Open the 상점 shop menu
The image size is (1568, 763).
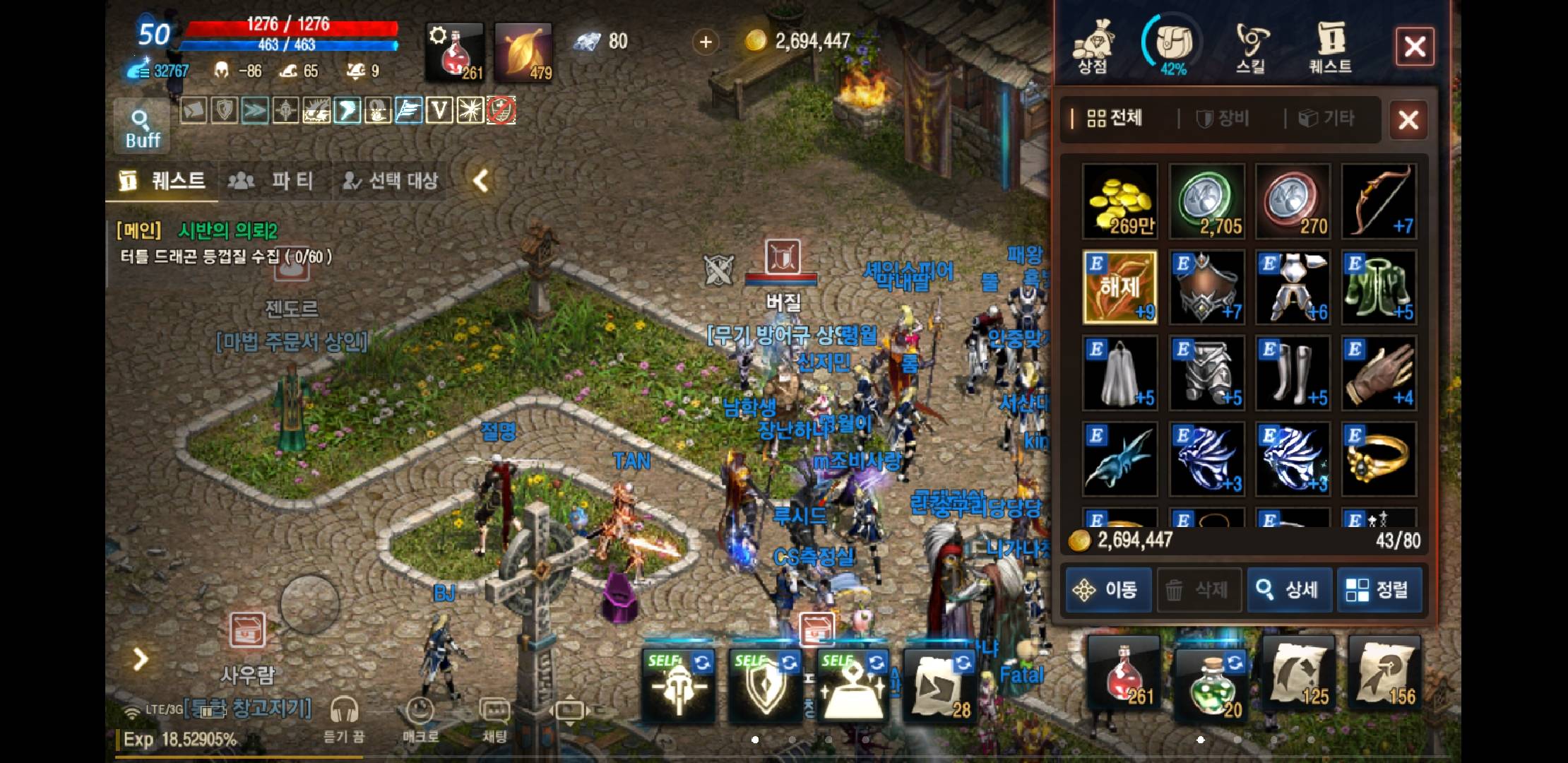tap(1092, 47)
